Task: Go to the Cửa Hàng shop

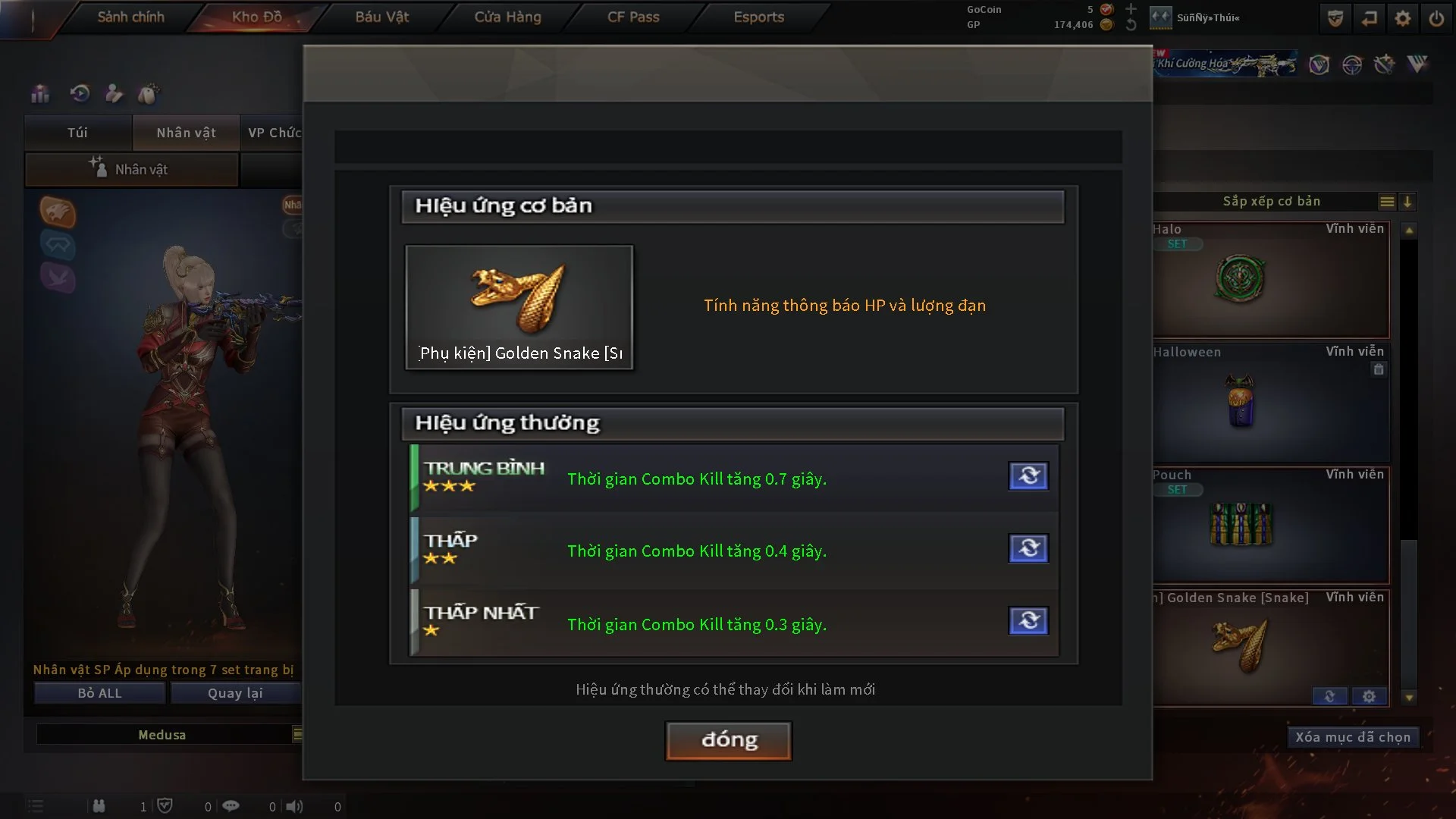Action: click(507, 17)
